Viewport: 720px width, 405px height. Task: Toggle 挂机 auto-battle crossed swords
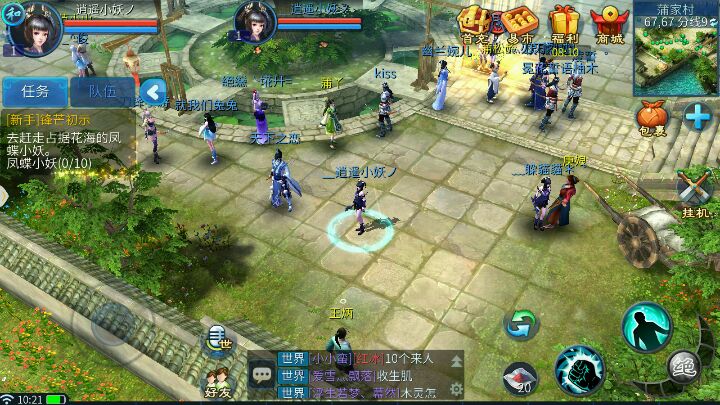(694, 192)
